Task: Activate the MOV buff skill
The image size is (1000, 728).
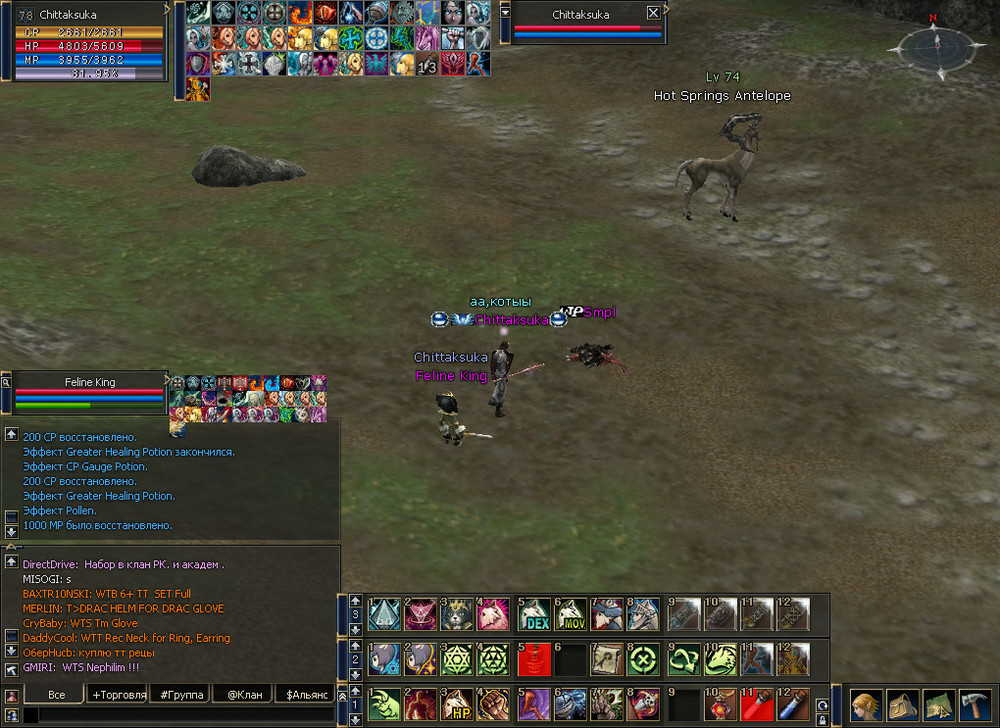Action: tap(570, 614)
